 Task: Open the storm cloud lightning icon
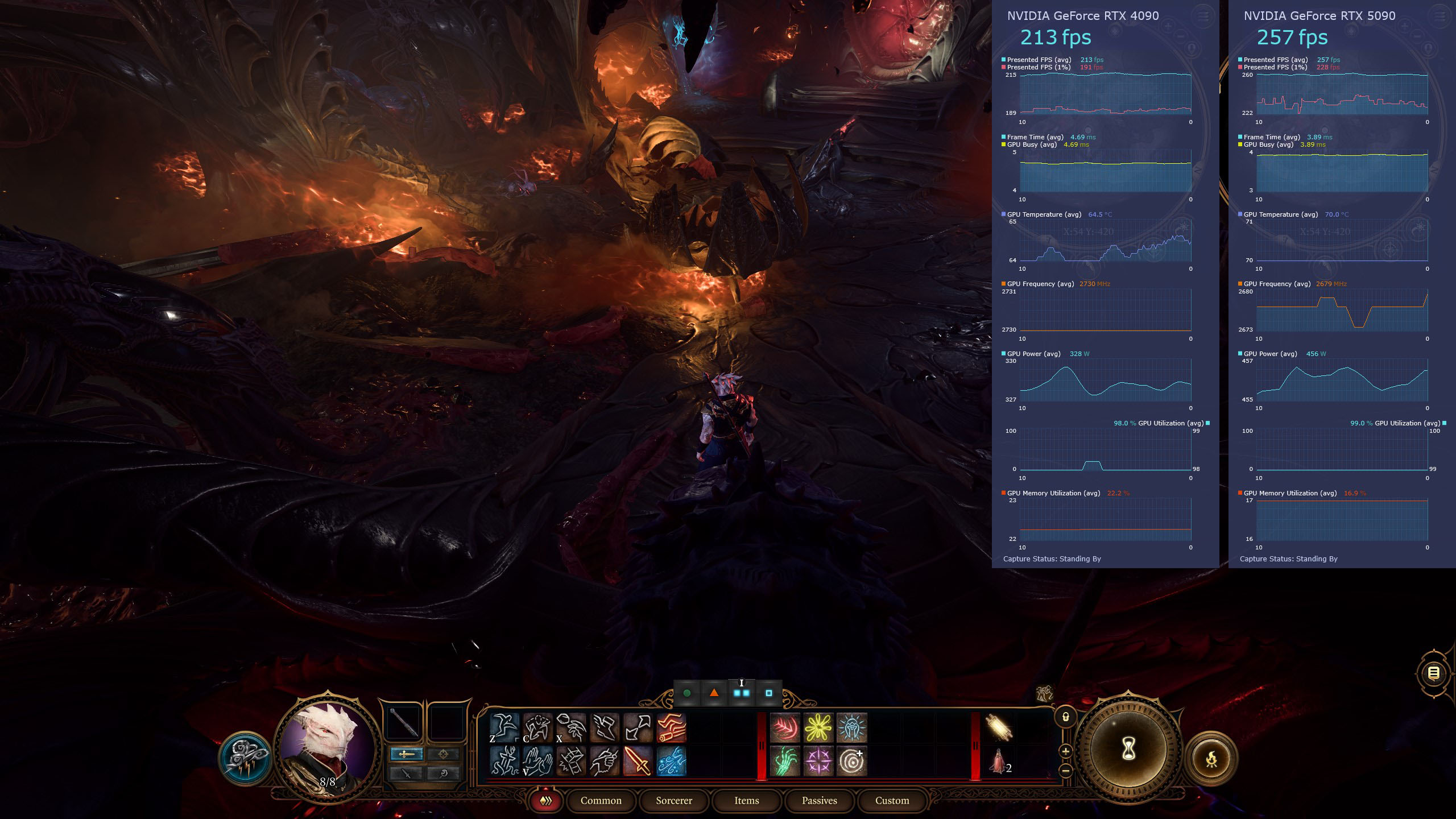tap(245, 758)
